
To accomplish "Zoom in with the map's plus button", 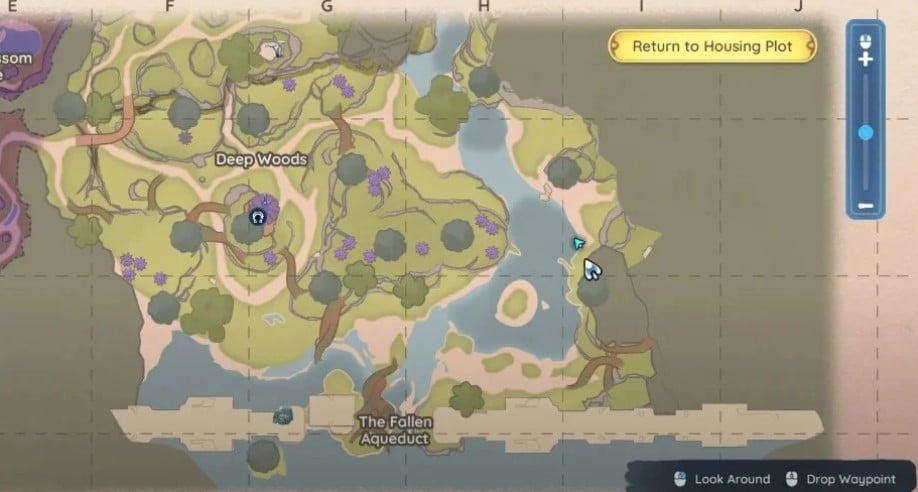I will (x=866, y=60).
